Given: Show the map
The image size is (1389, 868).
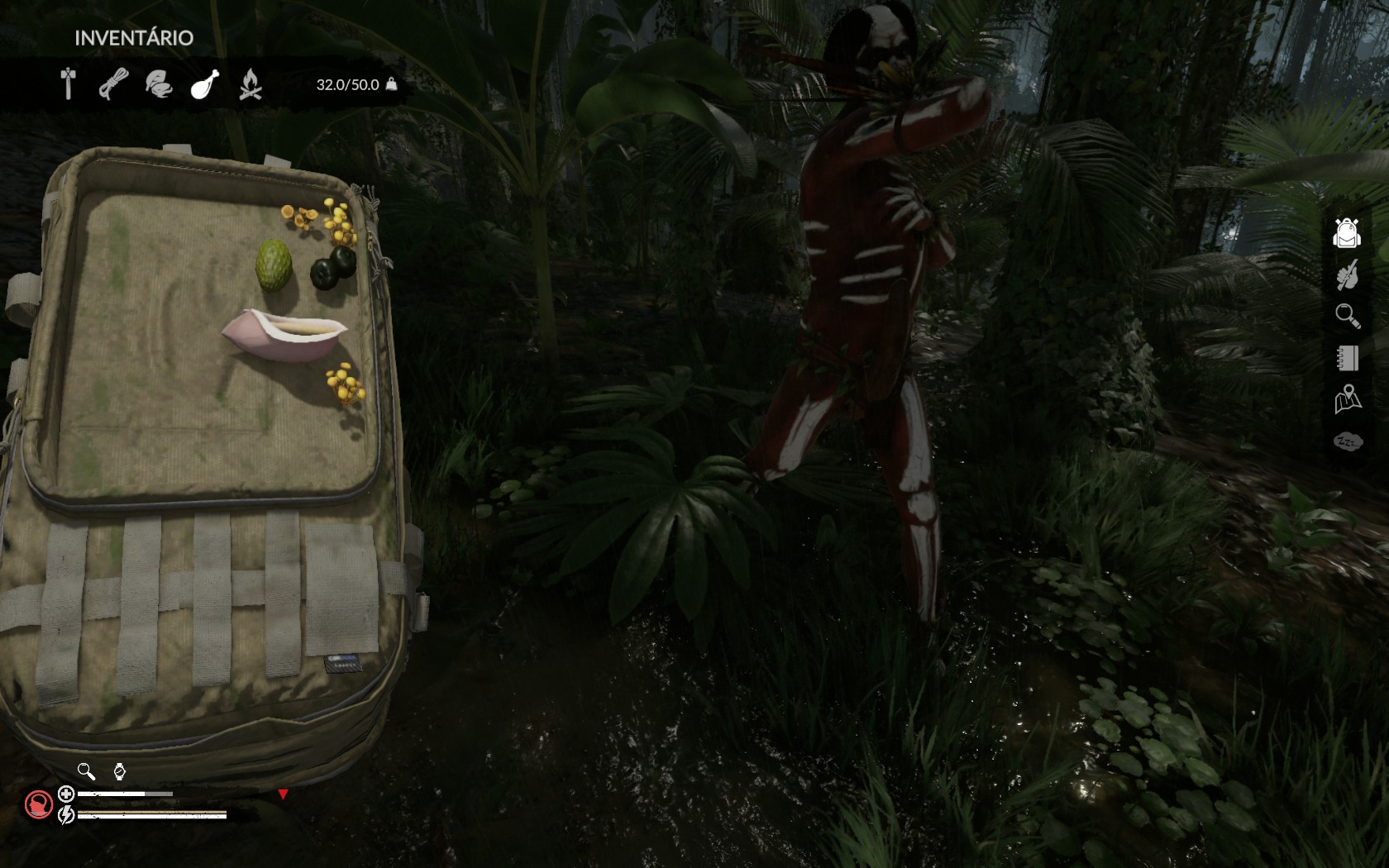Looking at the screenshot, I should (1347, 399).
